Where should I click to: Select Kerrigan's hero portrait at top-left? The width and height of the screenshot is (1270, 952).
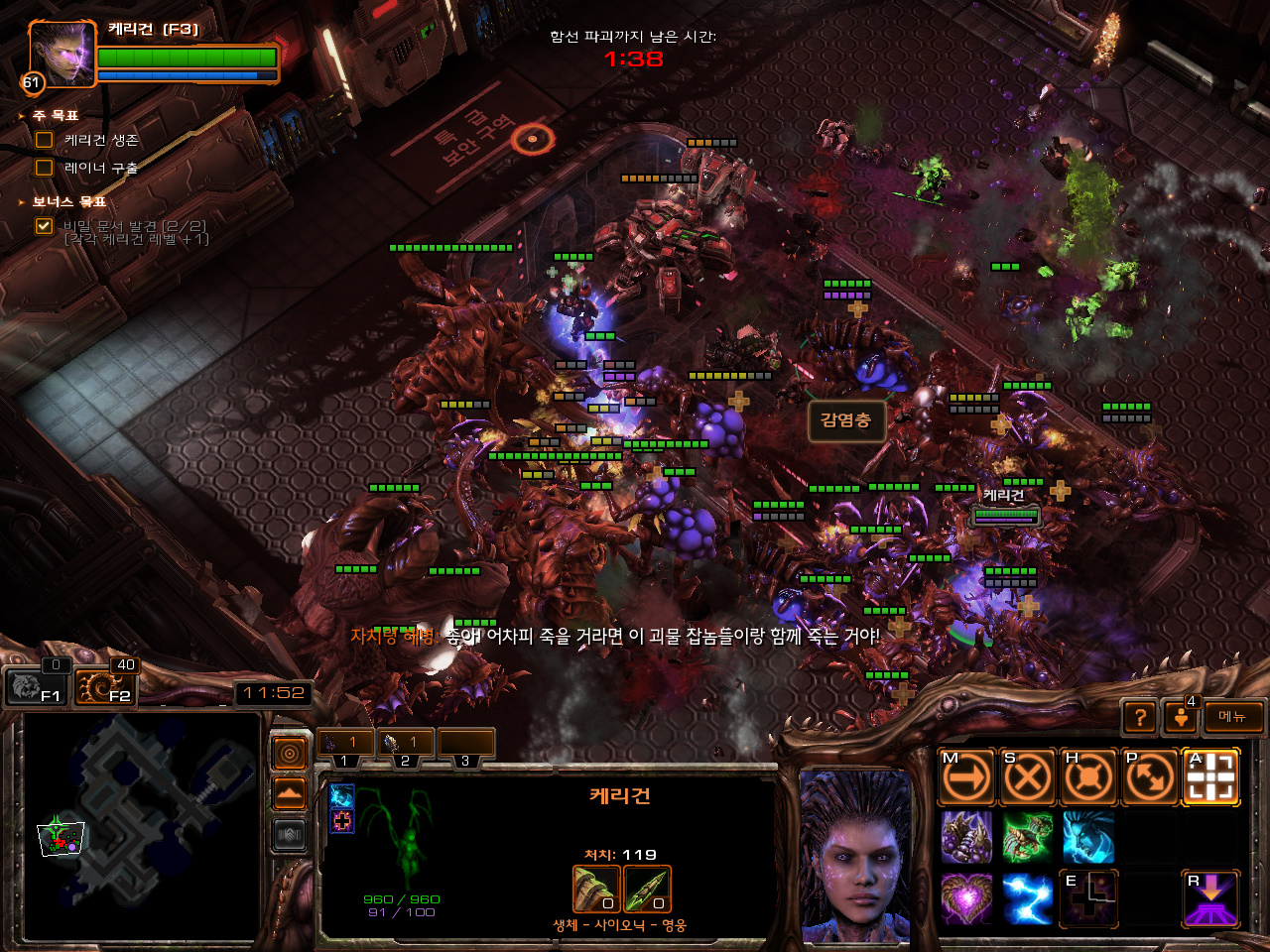(x=62, y=55)
